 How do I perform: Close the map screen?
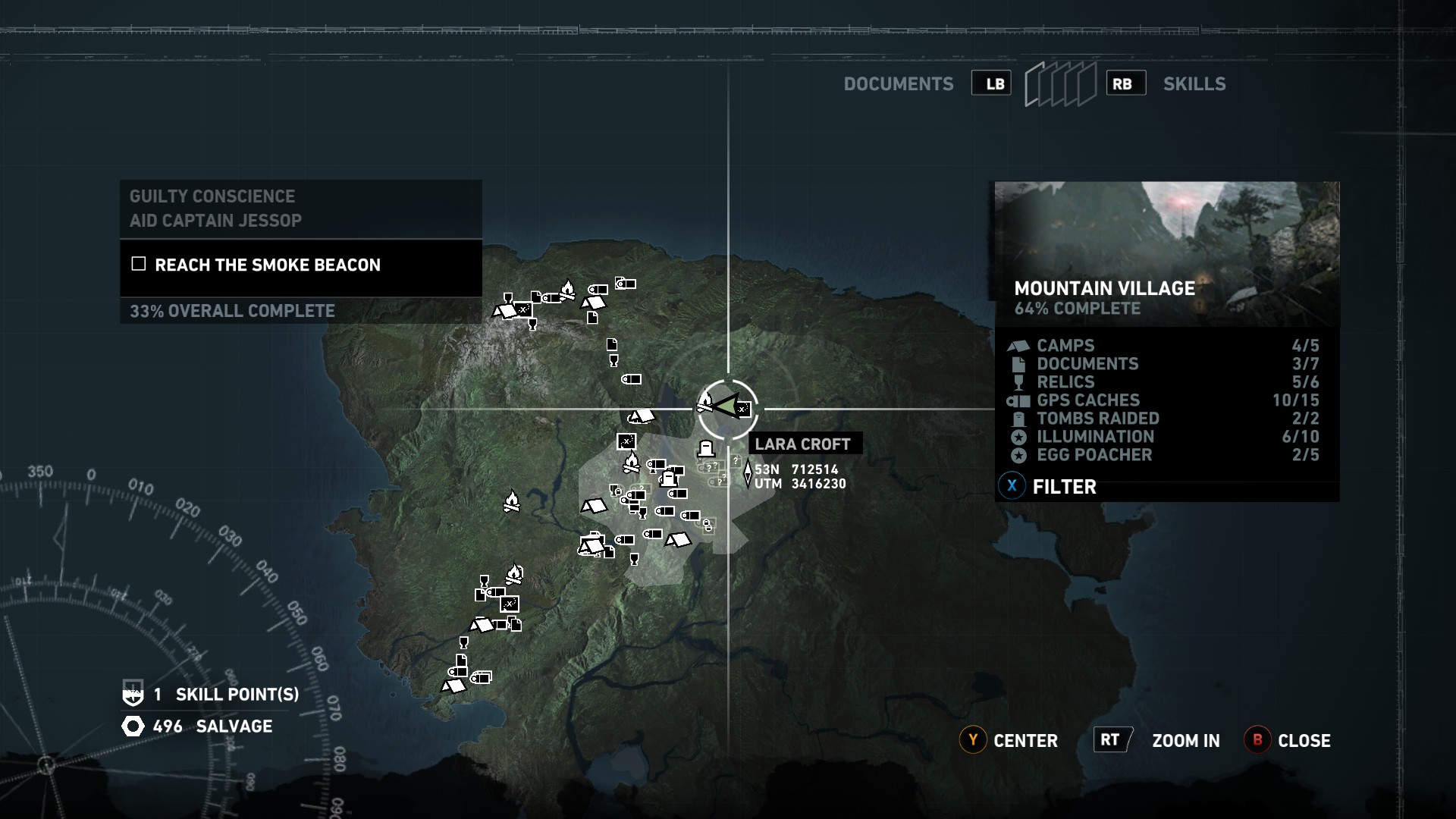(1288, 740)
